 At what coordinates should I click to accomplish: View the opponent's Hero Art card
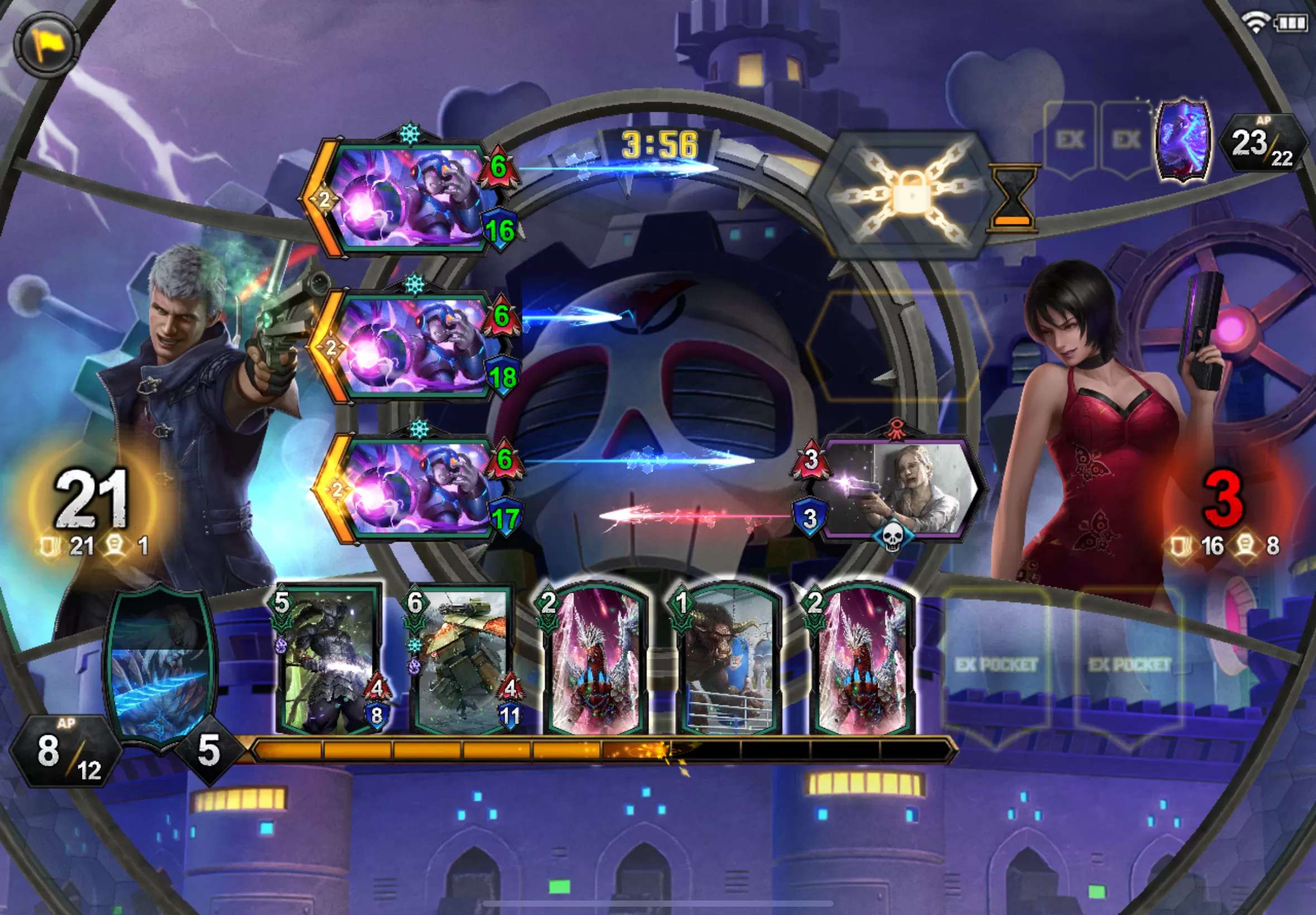(x=1184, y=141)
